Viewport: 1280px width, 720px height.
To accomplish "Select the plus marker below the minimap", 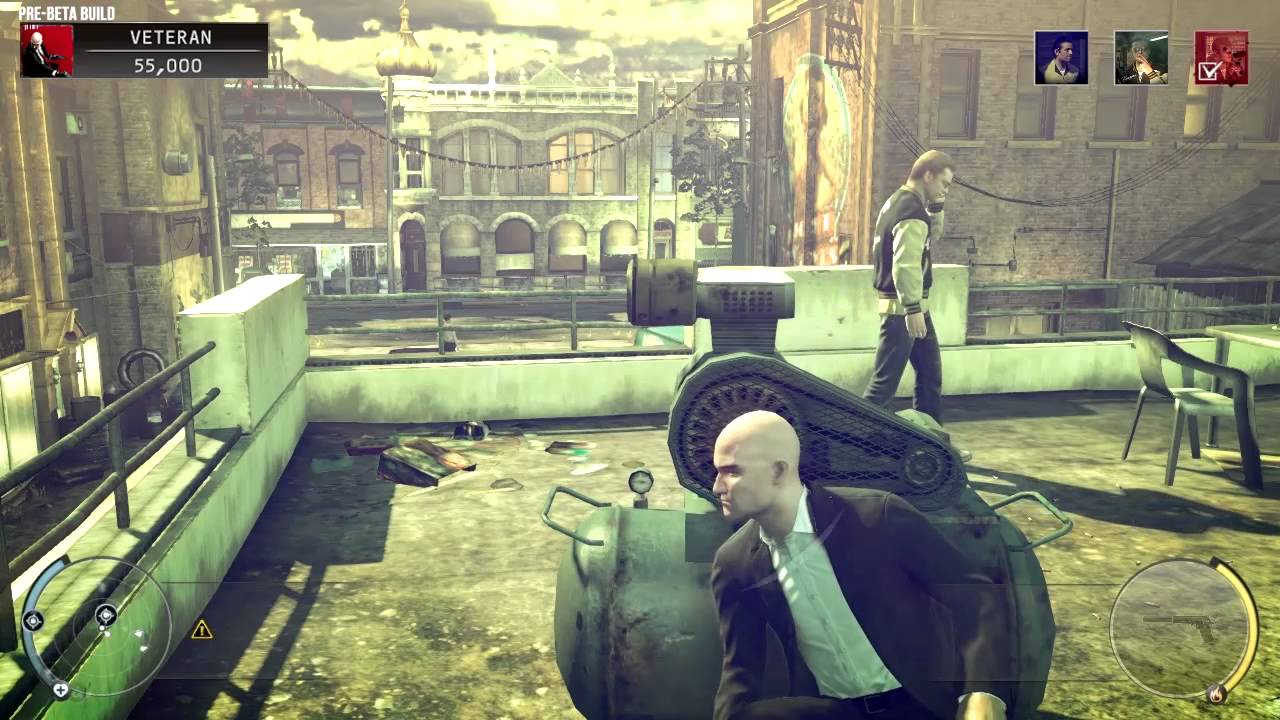I will tap(61, 689).
